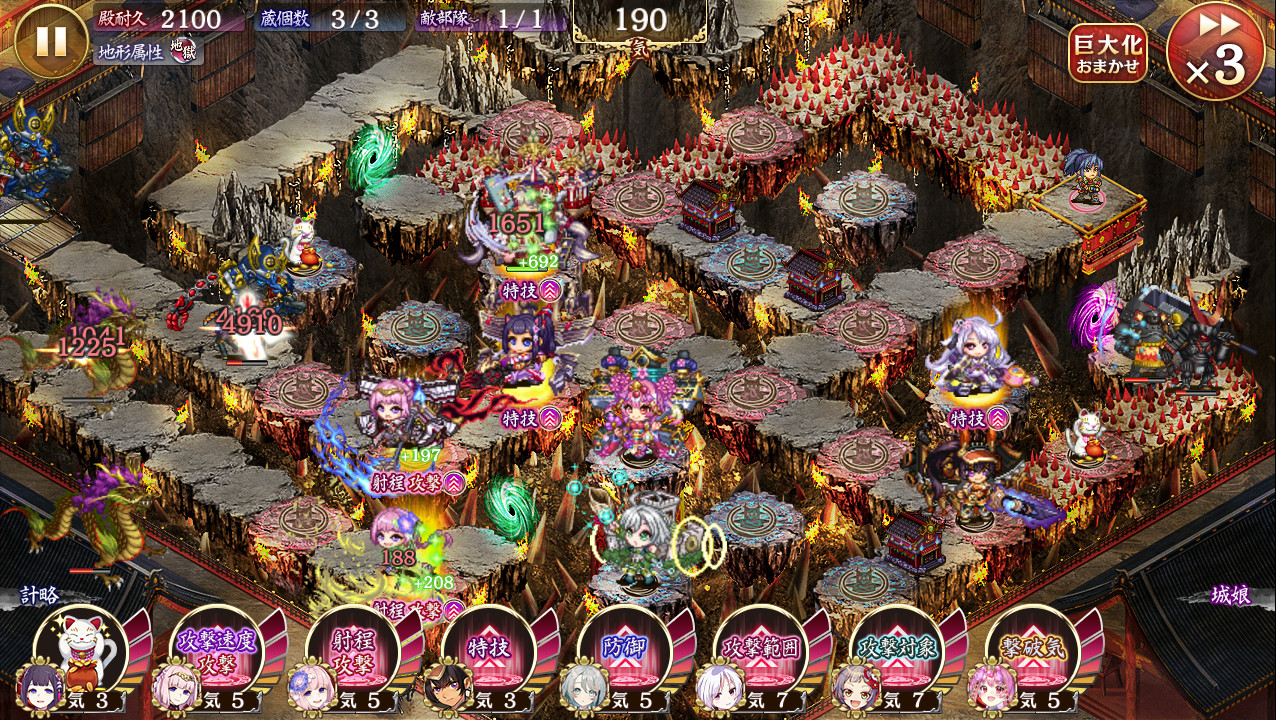Pause the battle with the pause button
The image size is (1276, 720).
coord(51,41)
